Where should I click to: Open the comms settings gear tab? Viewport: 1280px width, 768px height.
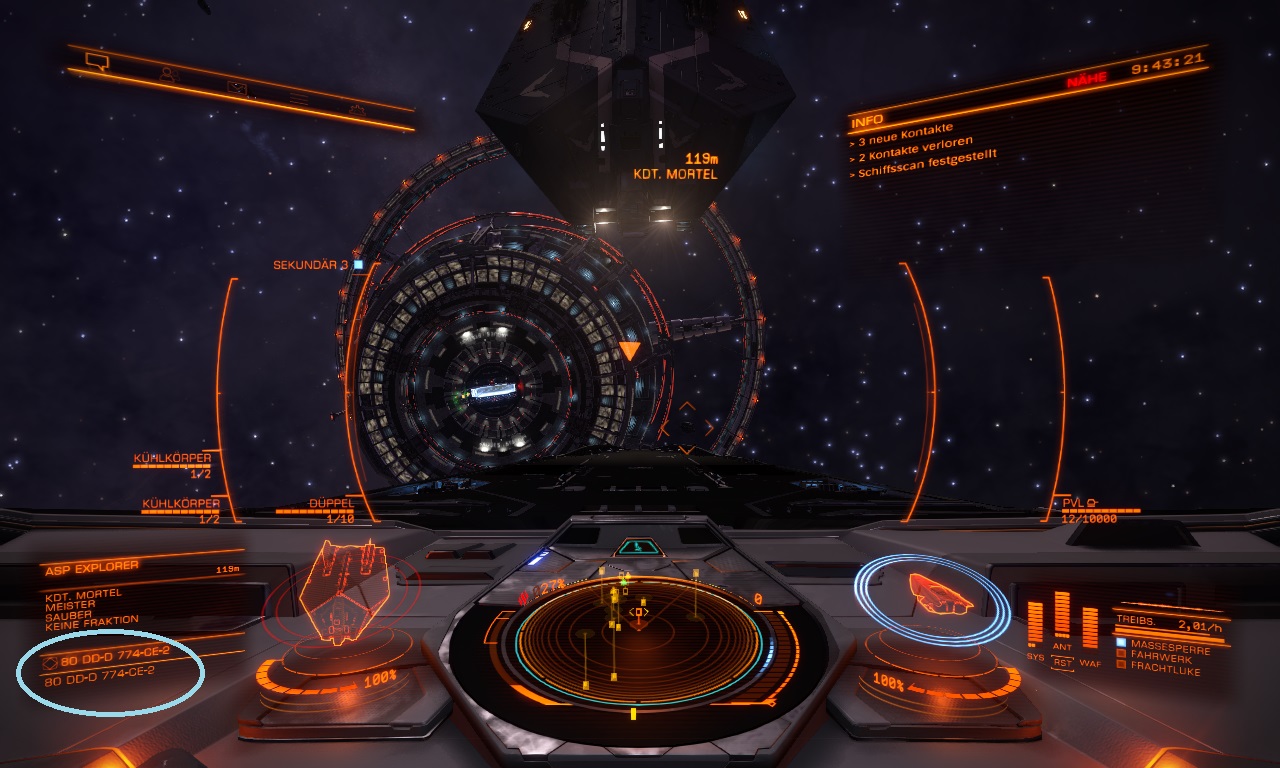tap(357, 108)
